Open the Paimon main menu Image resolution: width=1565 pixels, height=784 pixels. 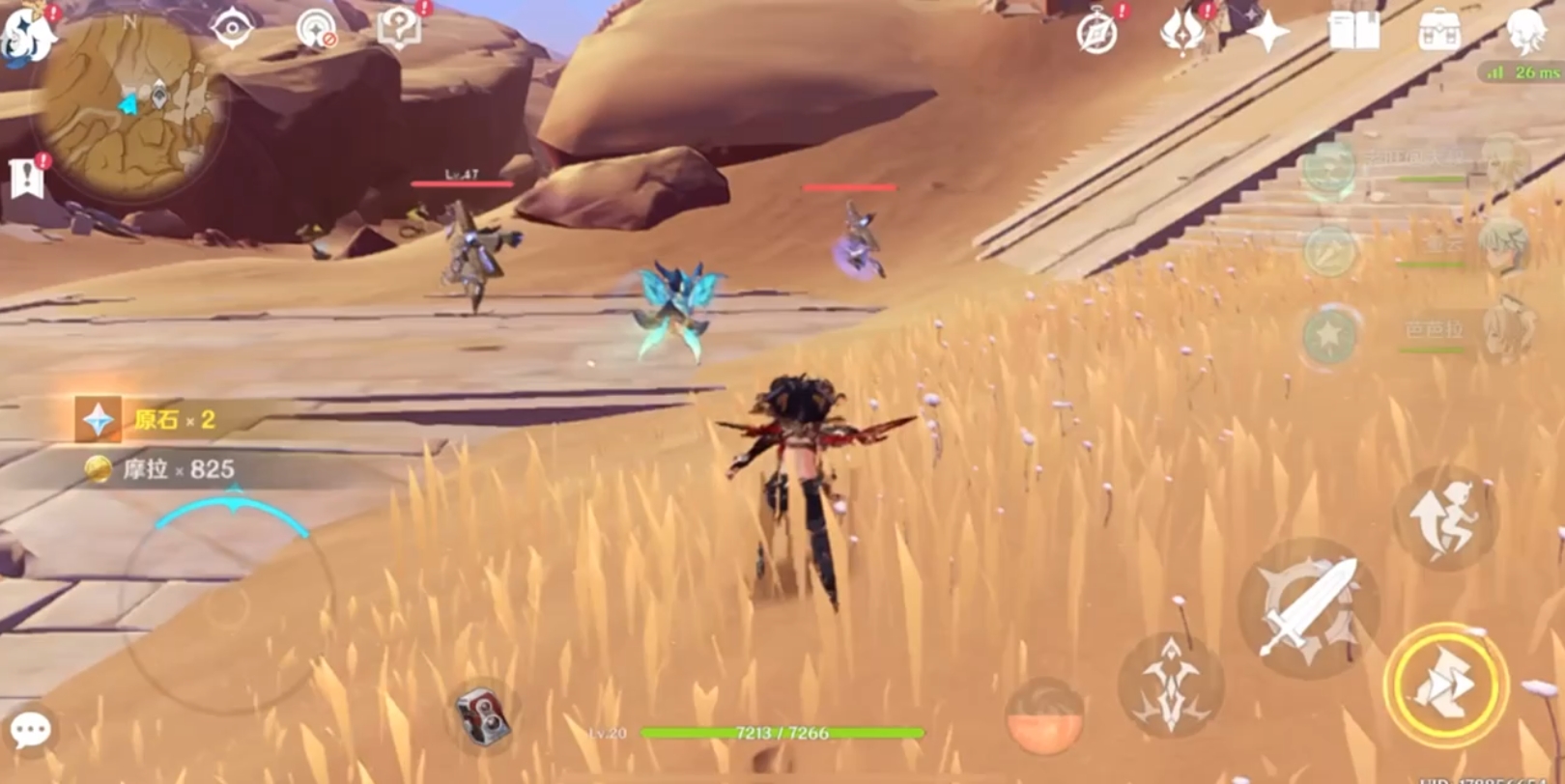point(24,34)
